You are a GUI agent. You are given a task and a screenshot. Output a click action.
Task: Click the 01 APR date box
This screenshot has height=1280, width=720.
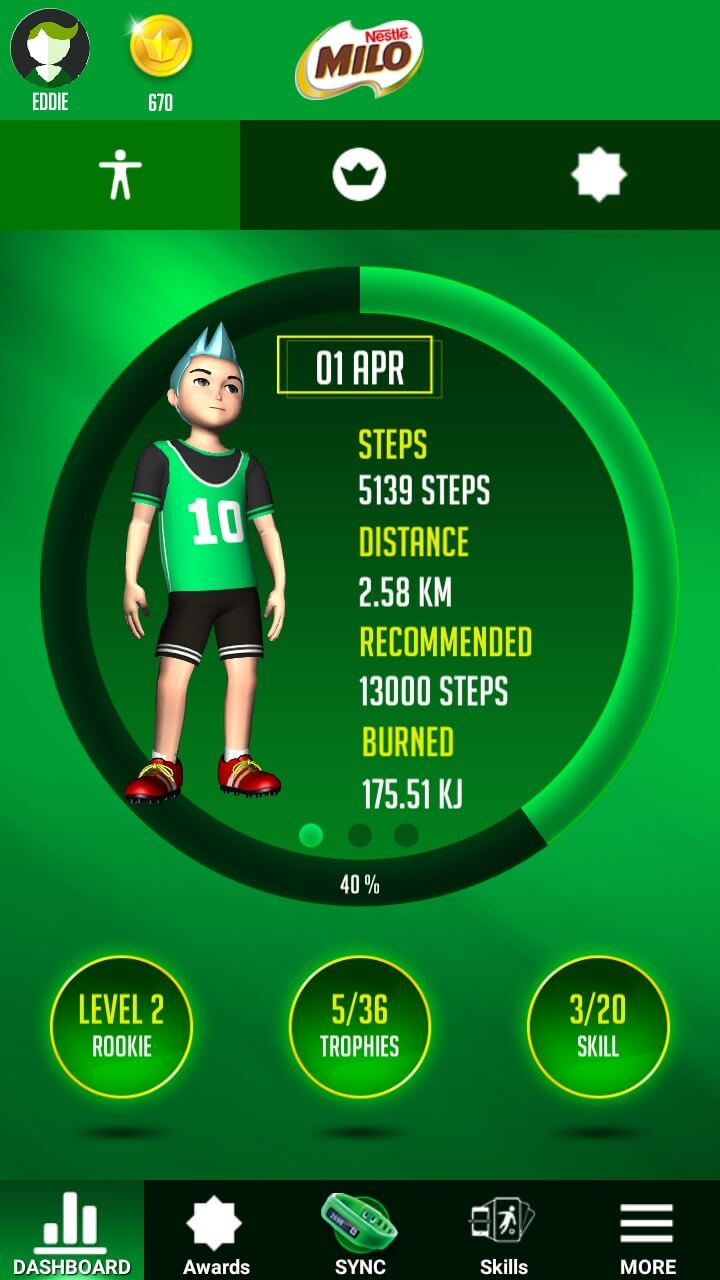tap(356, 366)
